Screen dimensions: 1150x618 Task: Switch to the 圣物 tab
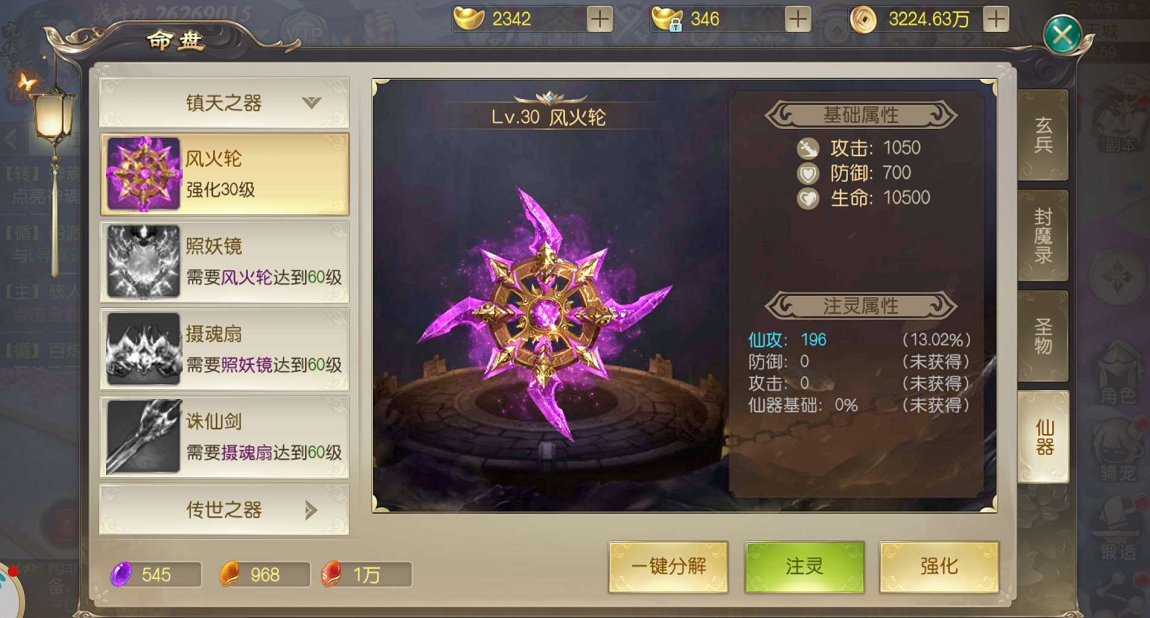pyautogui.click(x=1043, y=336)
